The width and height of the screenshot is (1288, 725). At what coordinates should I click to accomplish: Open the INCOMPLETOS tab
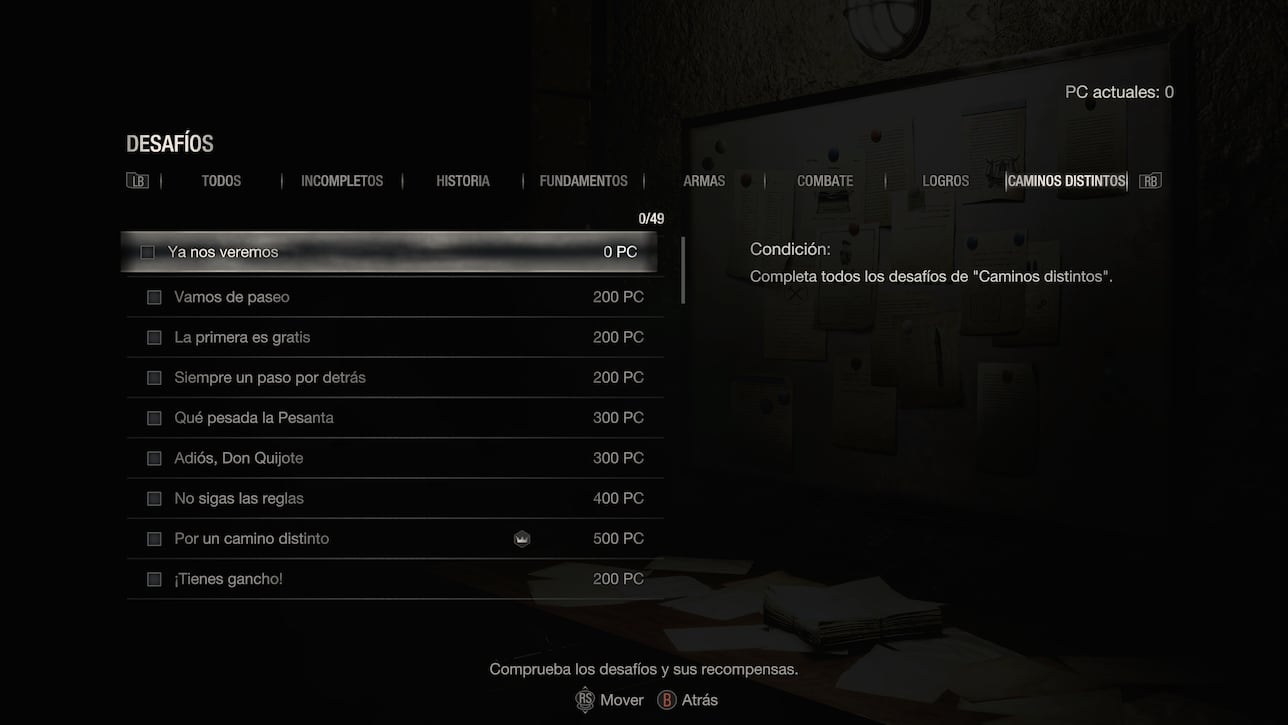coord(342,181)
